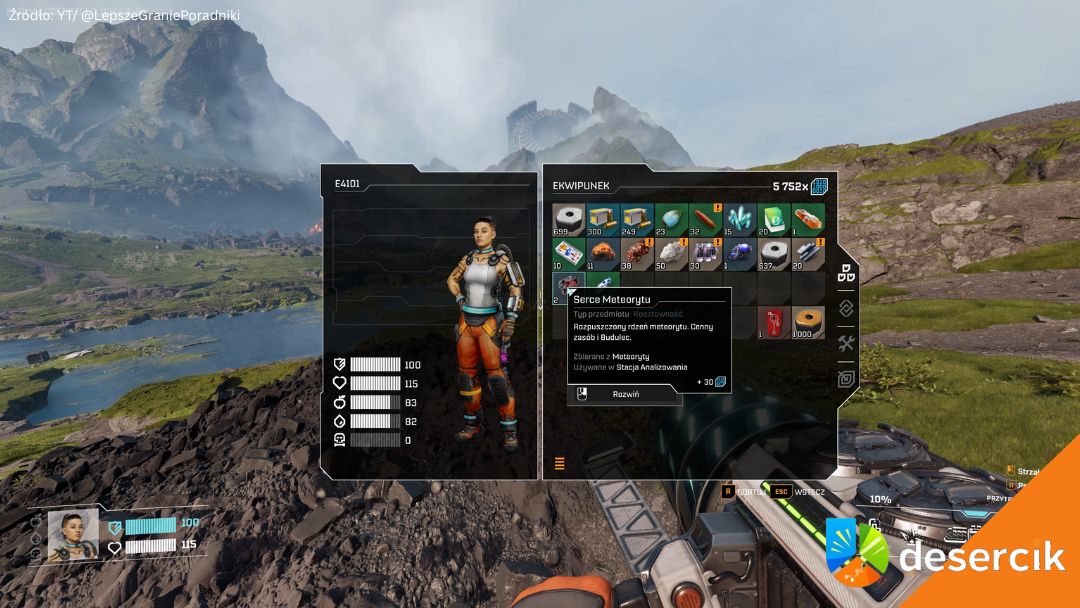Select the Serce Meteorytu inventory slot
This screenshot has height=608, width=1080.
(569, 287)
